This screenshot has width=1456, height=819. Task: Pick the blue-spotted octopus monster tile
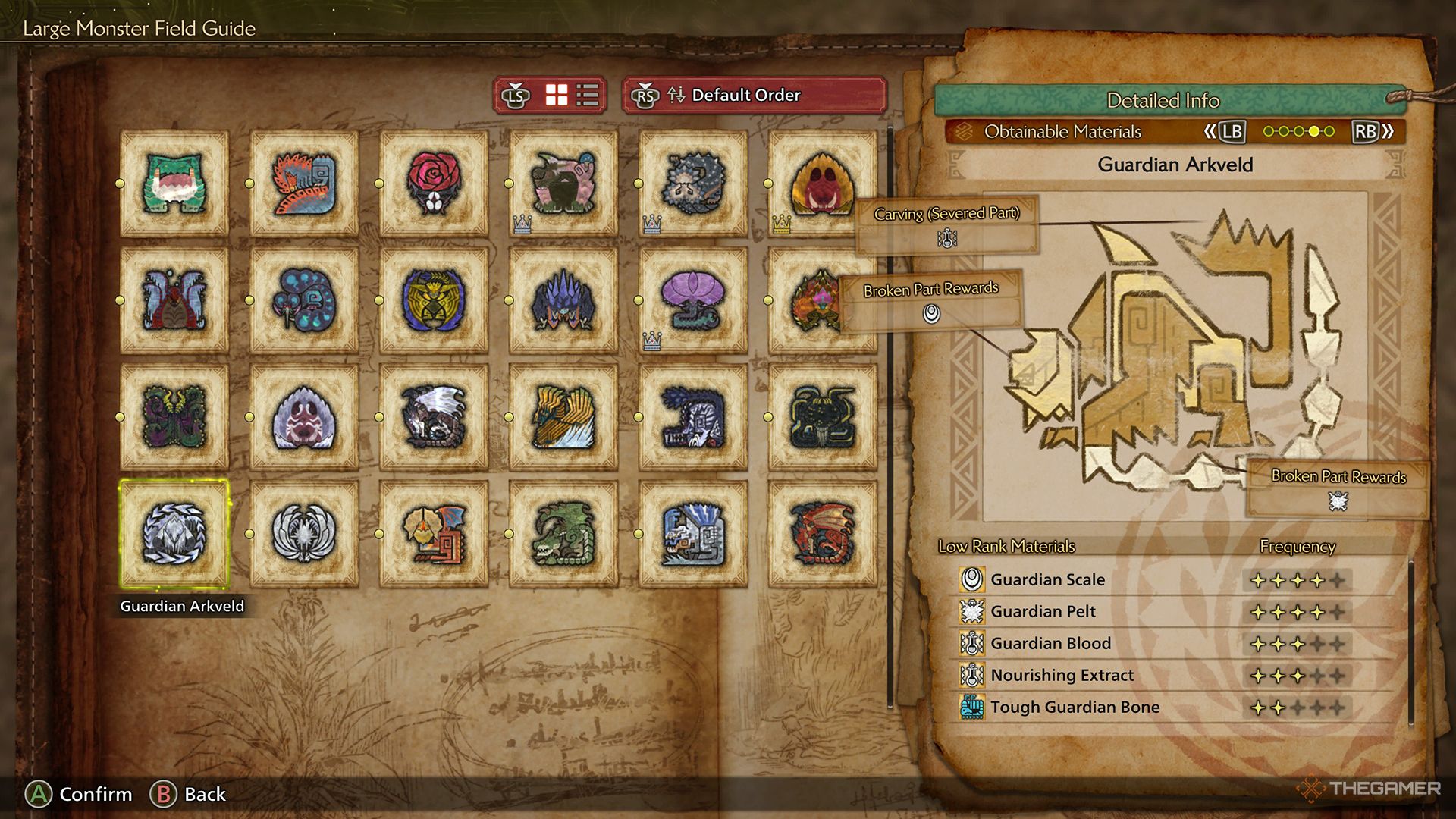pyautogui.click(x=304, y=300)
